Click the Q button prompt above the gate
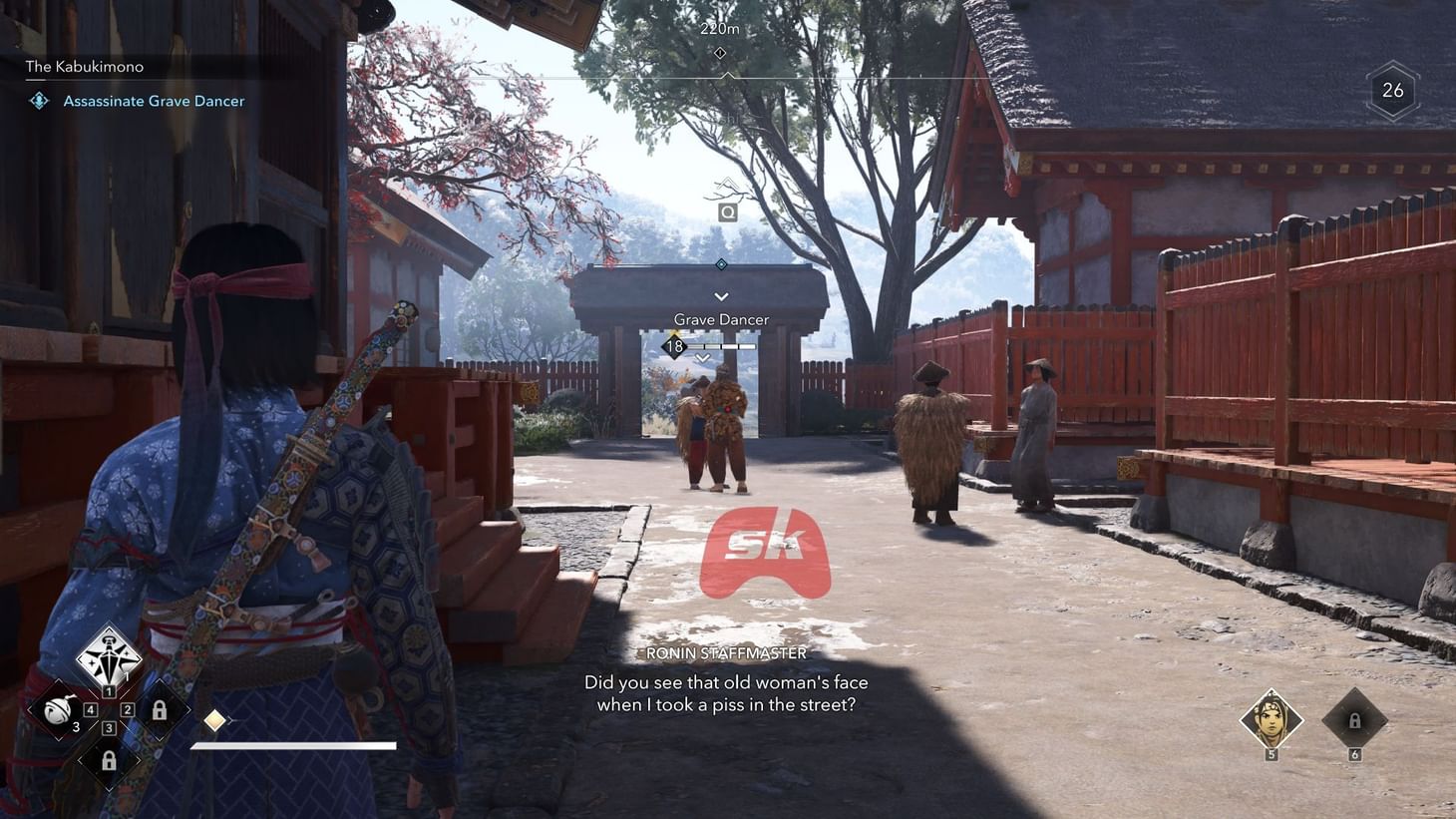The height and width of the screenshot is (819, 1456). pyautogui.click(x=727, y=211)
